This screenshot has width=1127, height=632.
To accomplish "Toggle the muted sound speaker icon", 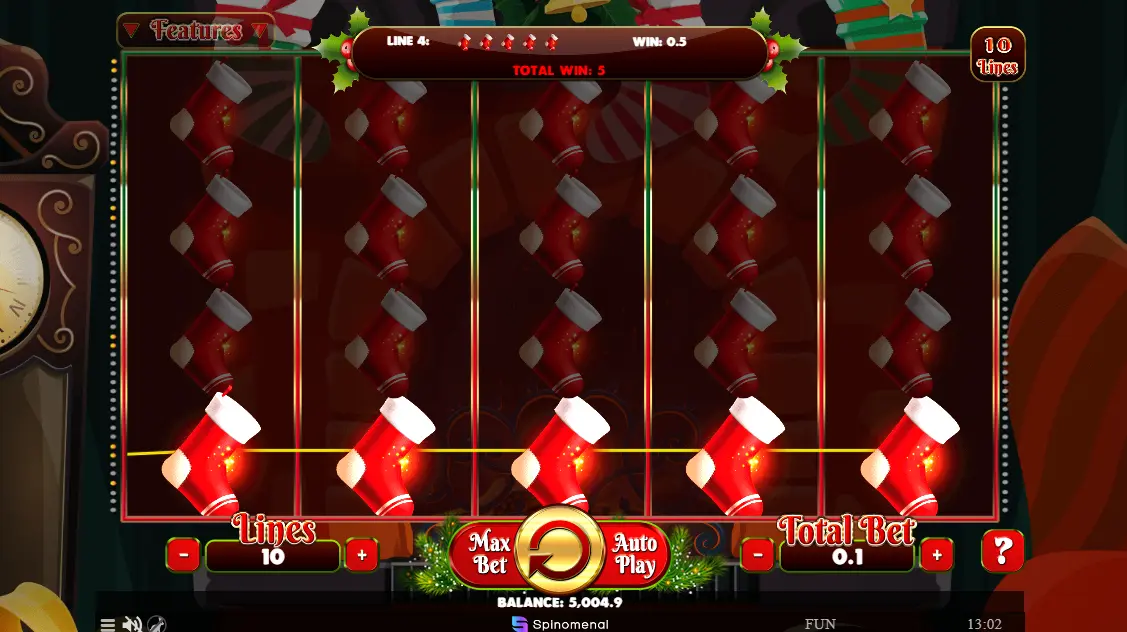I will (x=132, y=624).
